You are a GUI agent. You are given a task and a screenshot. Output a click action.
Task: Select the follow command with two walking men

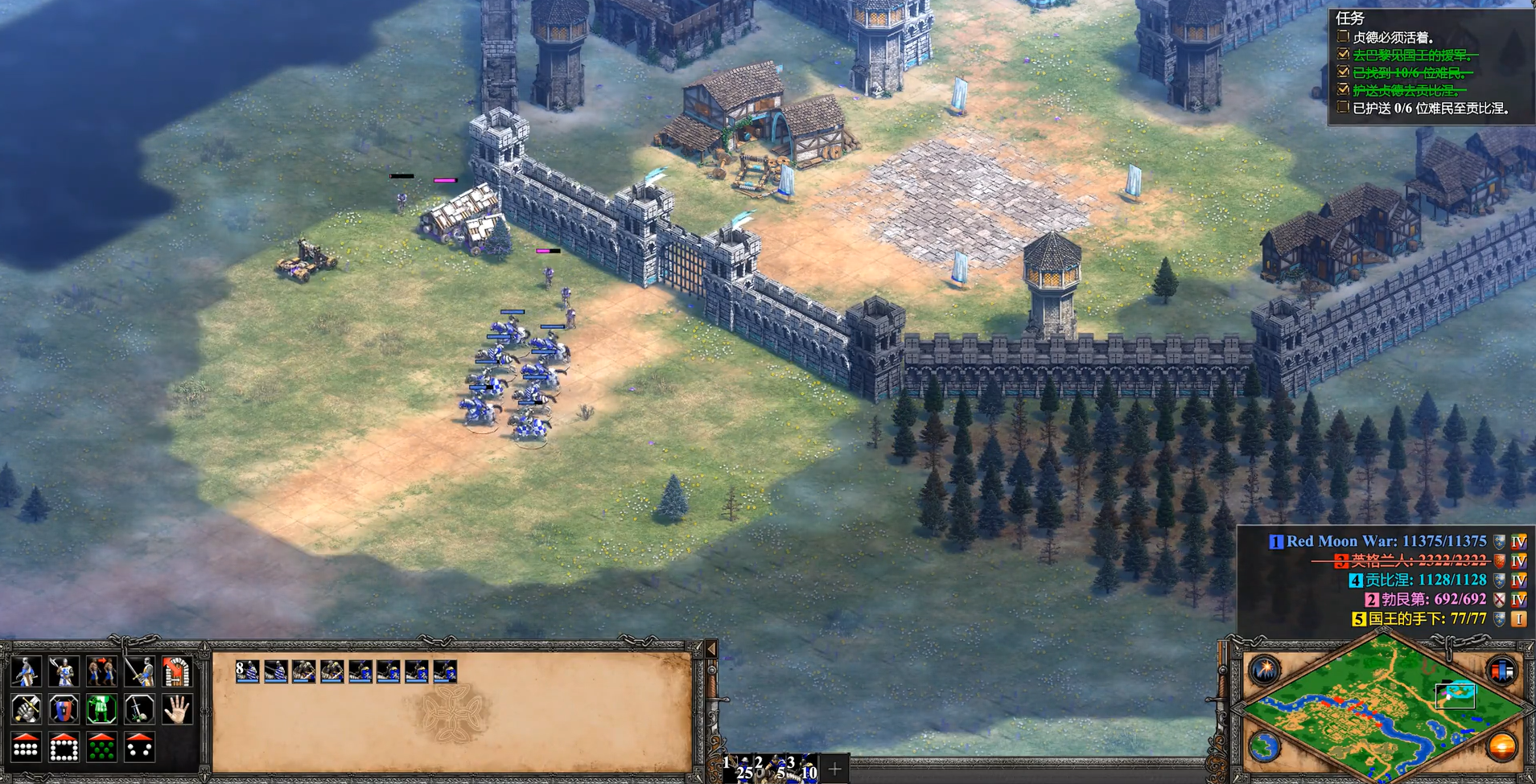101,671
